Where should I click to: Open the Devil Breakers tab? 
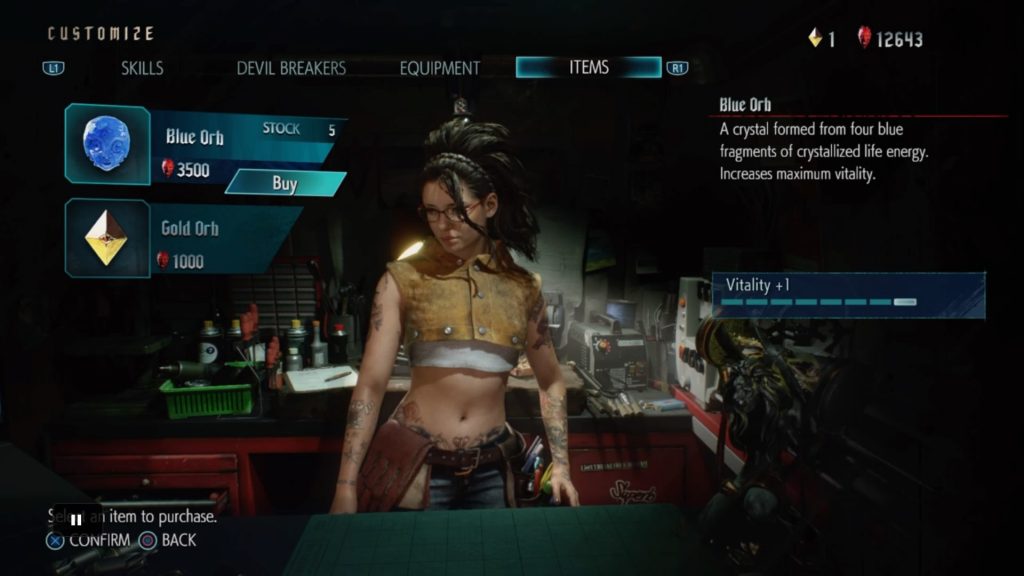pos(291,68)
